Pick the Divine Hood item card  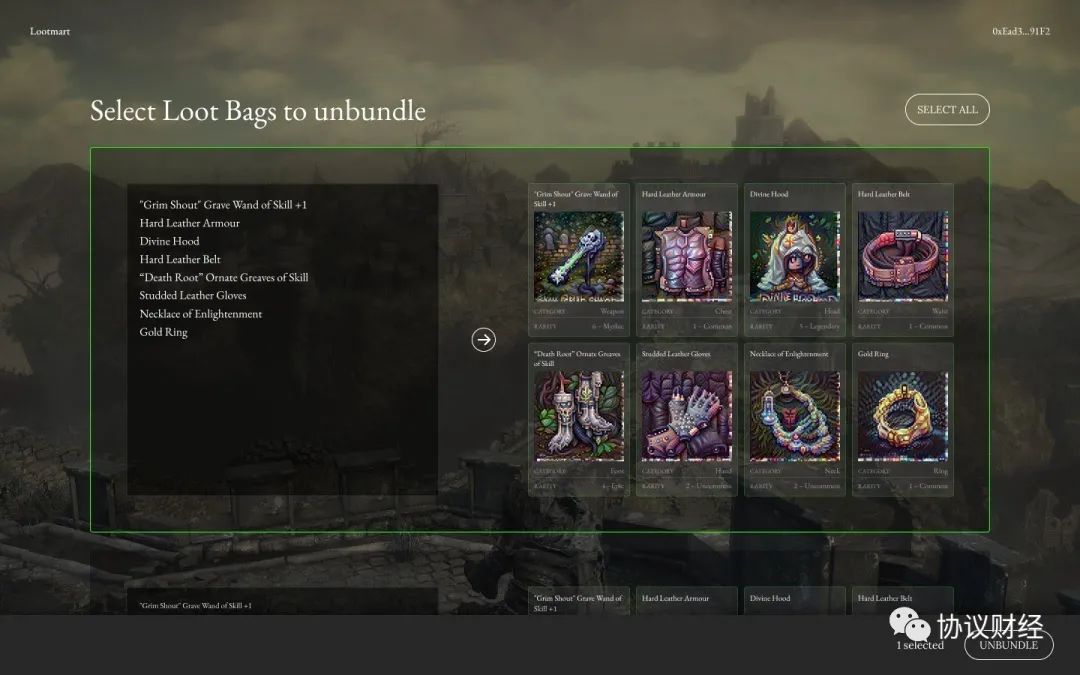795,258
